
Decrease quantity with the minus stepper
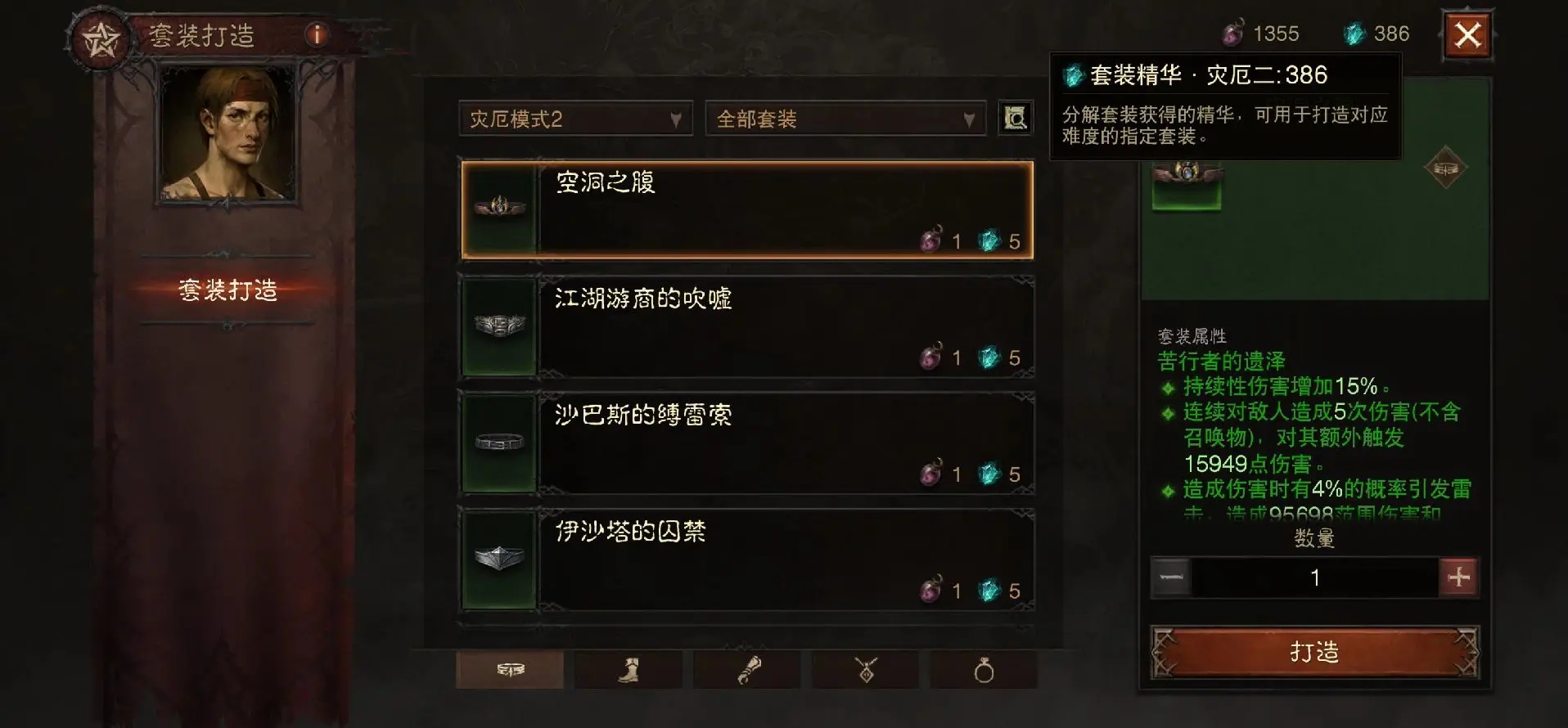coord(1172,577)
